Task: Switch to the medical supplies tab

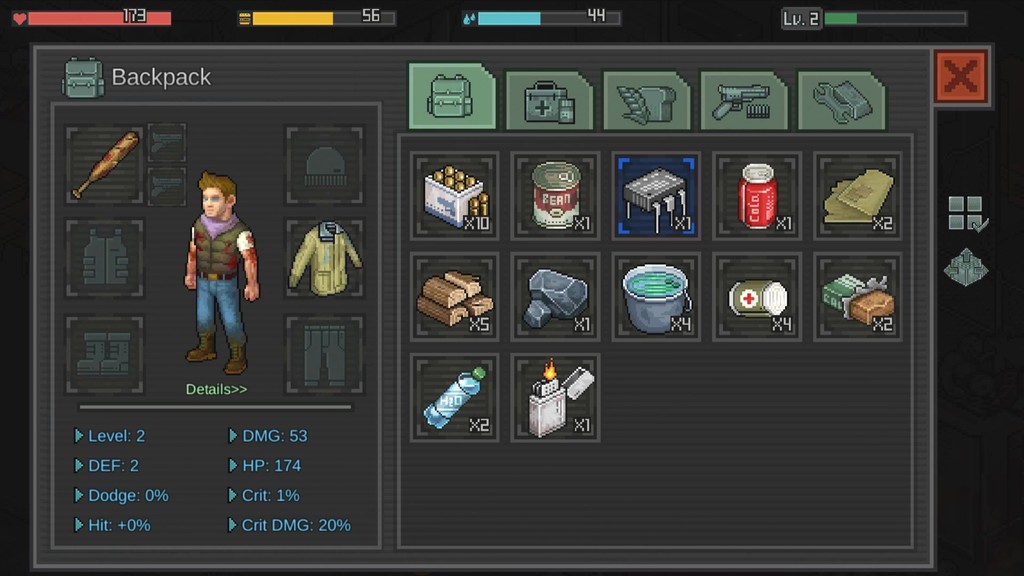Action: 549,100
